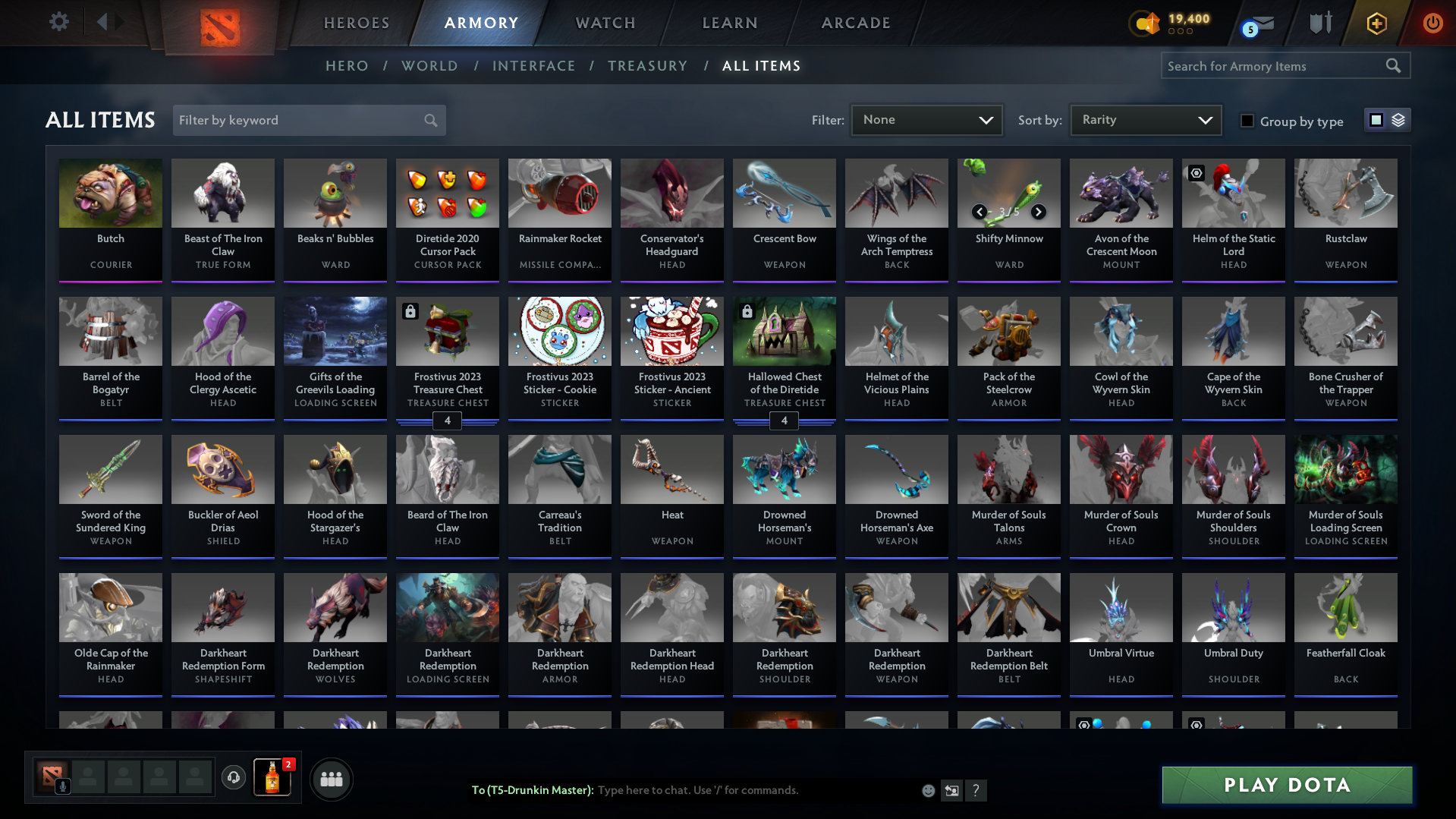1456x819 pixels.
Task: Open friends list with the people icon
Action: click(x=331, y=779)
